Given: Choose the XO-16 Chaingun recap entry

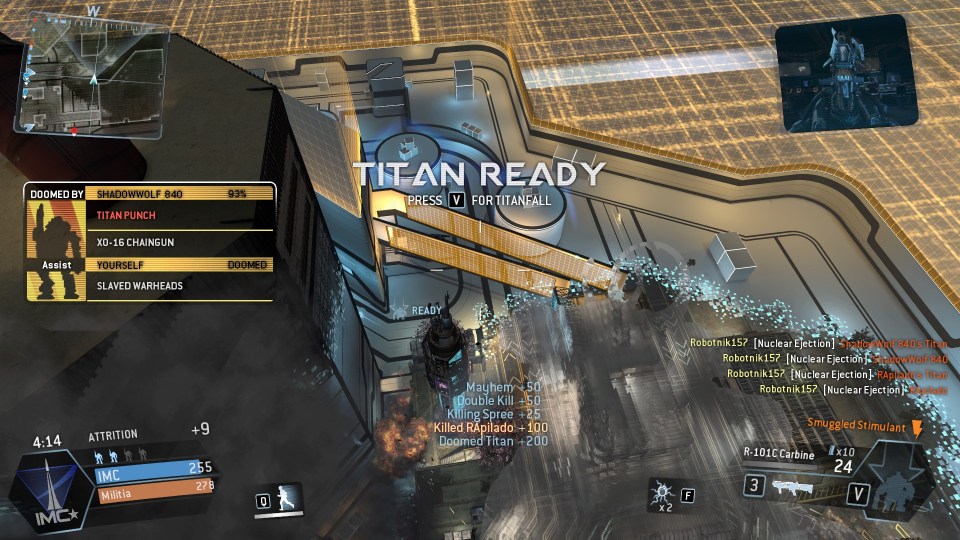Looking at the screenshot, I should coord(180,241).
